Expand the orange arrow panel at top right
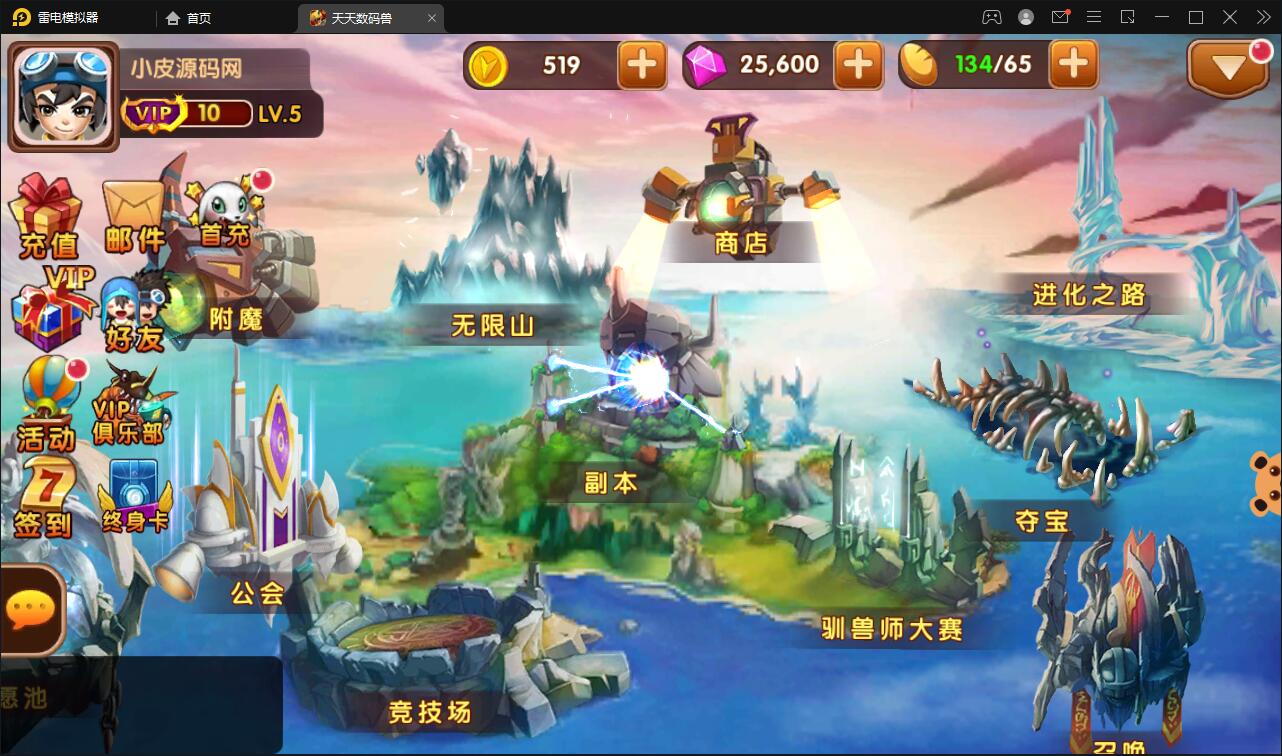 1228,64
